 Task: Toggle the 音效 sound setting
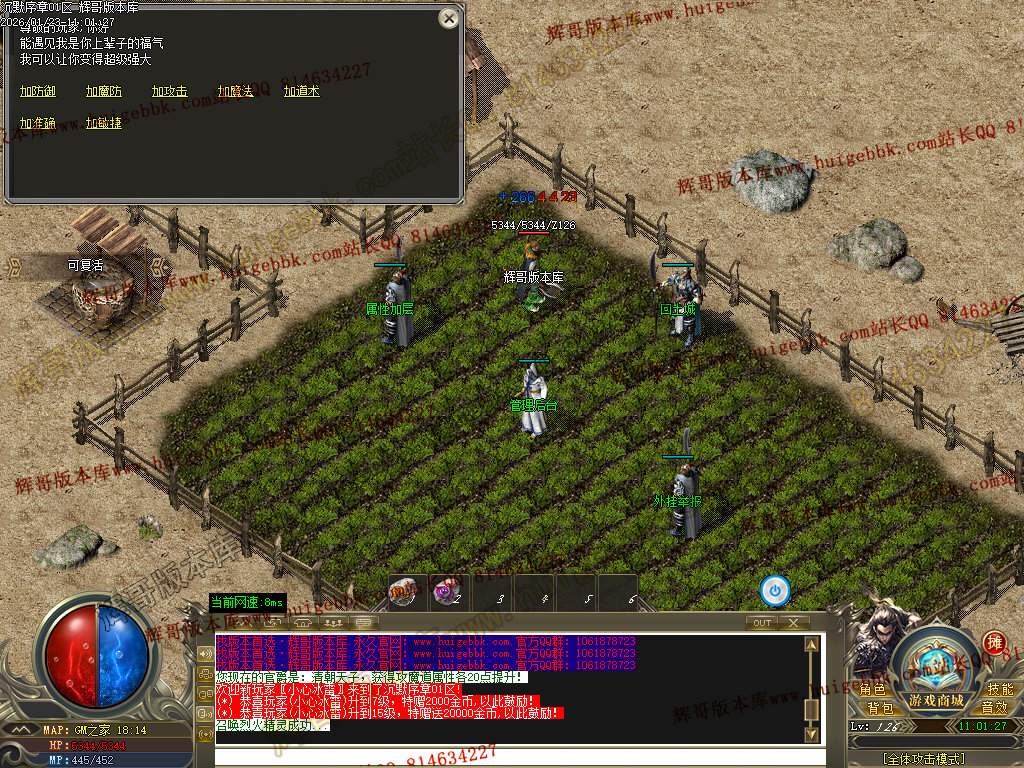[994, 707]
